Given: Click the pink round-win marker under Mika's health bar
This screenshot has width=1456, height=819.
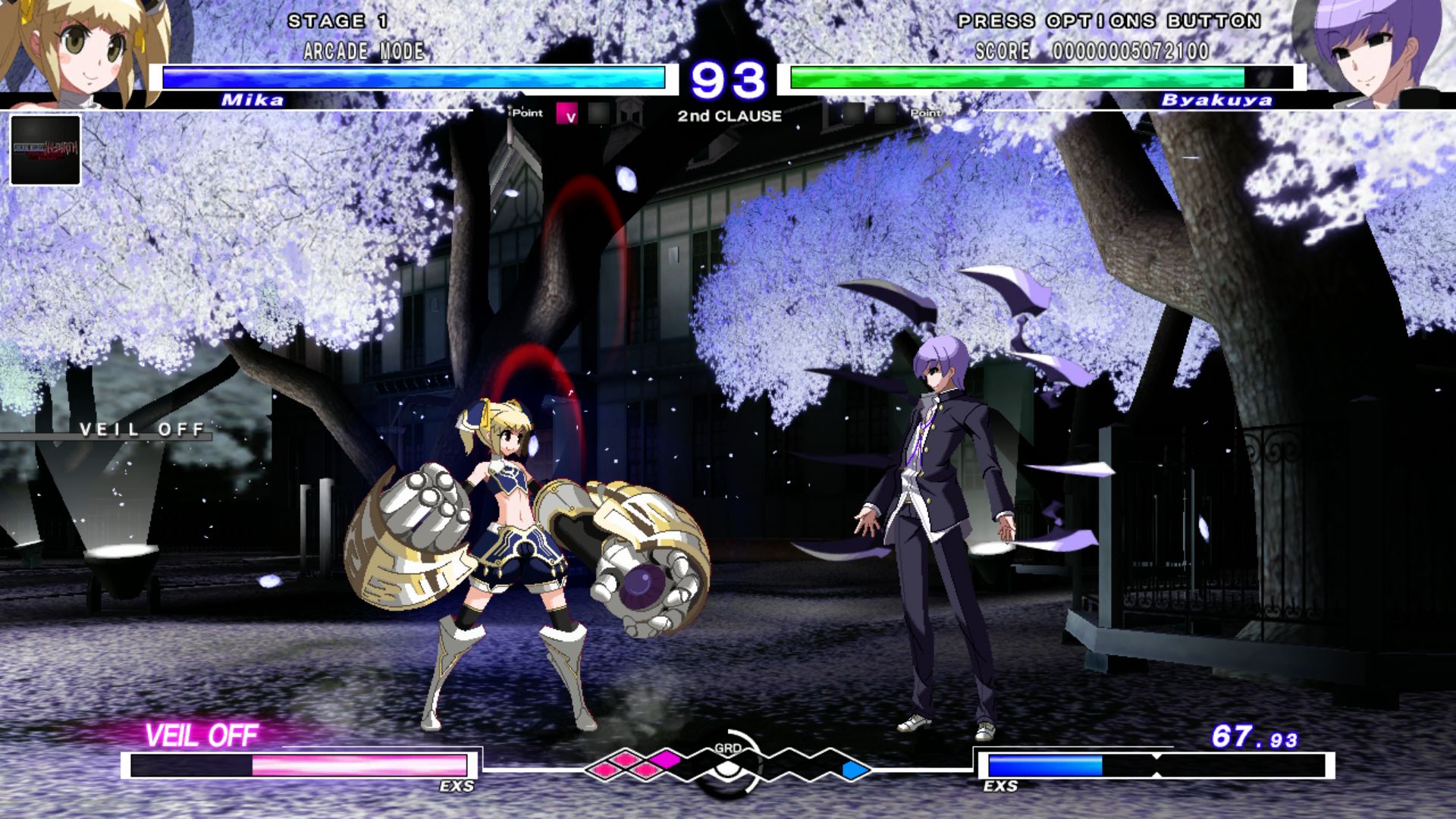Looking at the screenshot, I should click(x=567, y=114).
